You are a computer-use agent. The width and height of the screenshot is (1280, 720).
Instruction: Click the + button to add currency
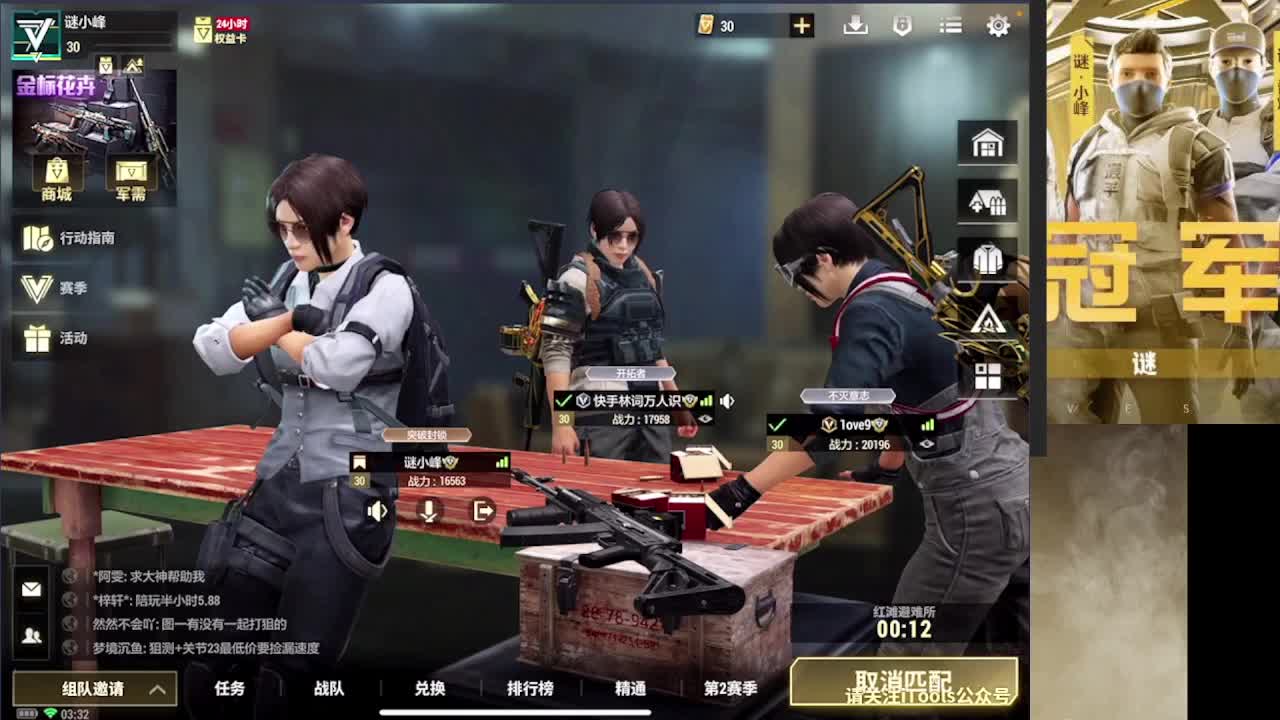(x=800, y=25)
